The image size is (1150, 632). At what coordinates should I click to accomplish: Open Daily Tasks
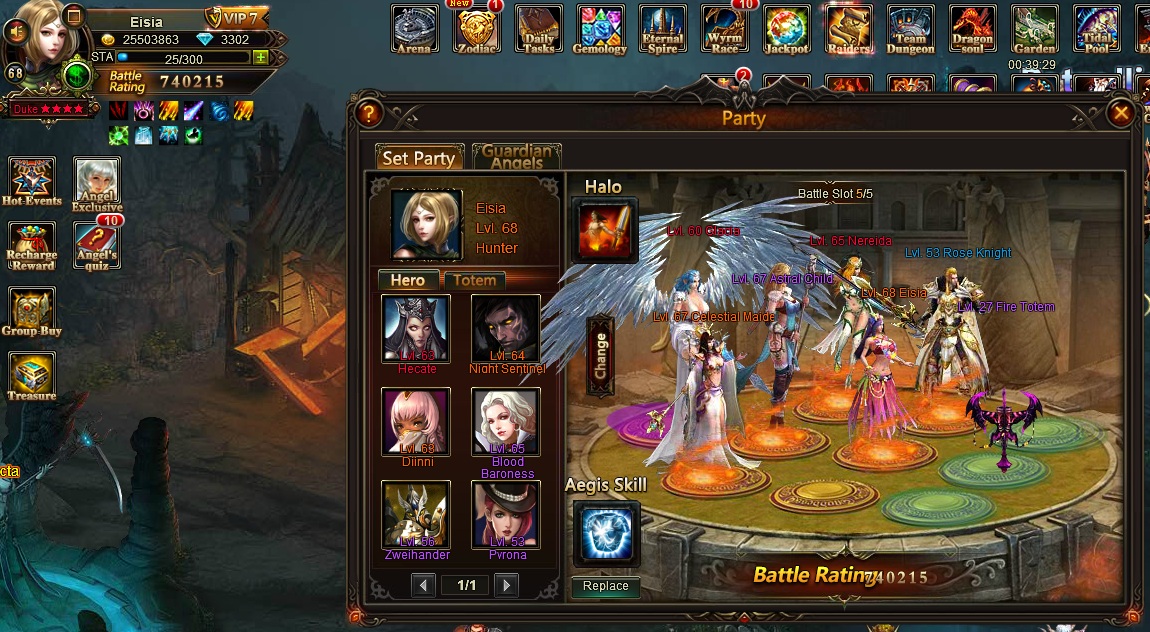click(538, 28)
